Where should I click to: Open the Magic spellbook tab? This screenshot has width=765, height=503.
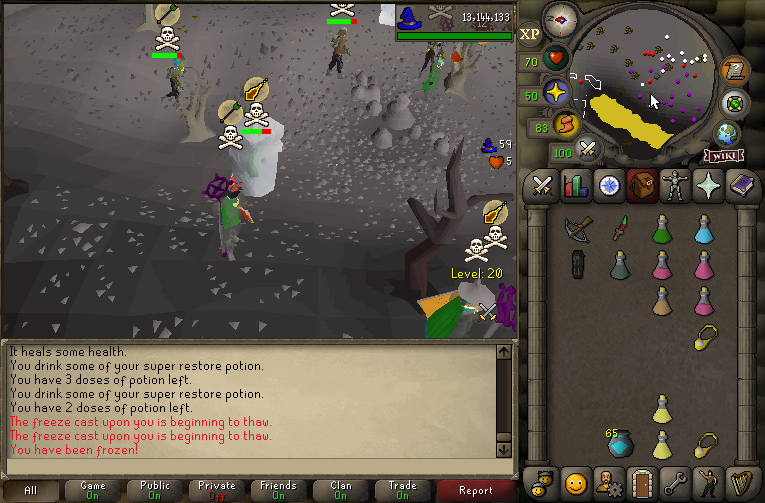click(740, 186)
